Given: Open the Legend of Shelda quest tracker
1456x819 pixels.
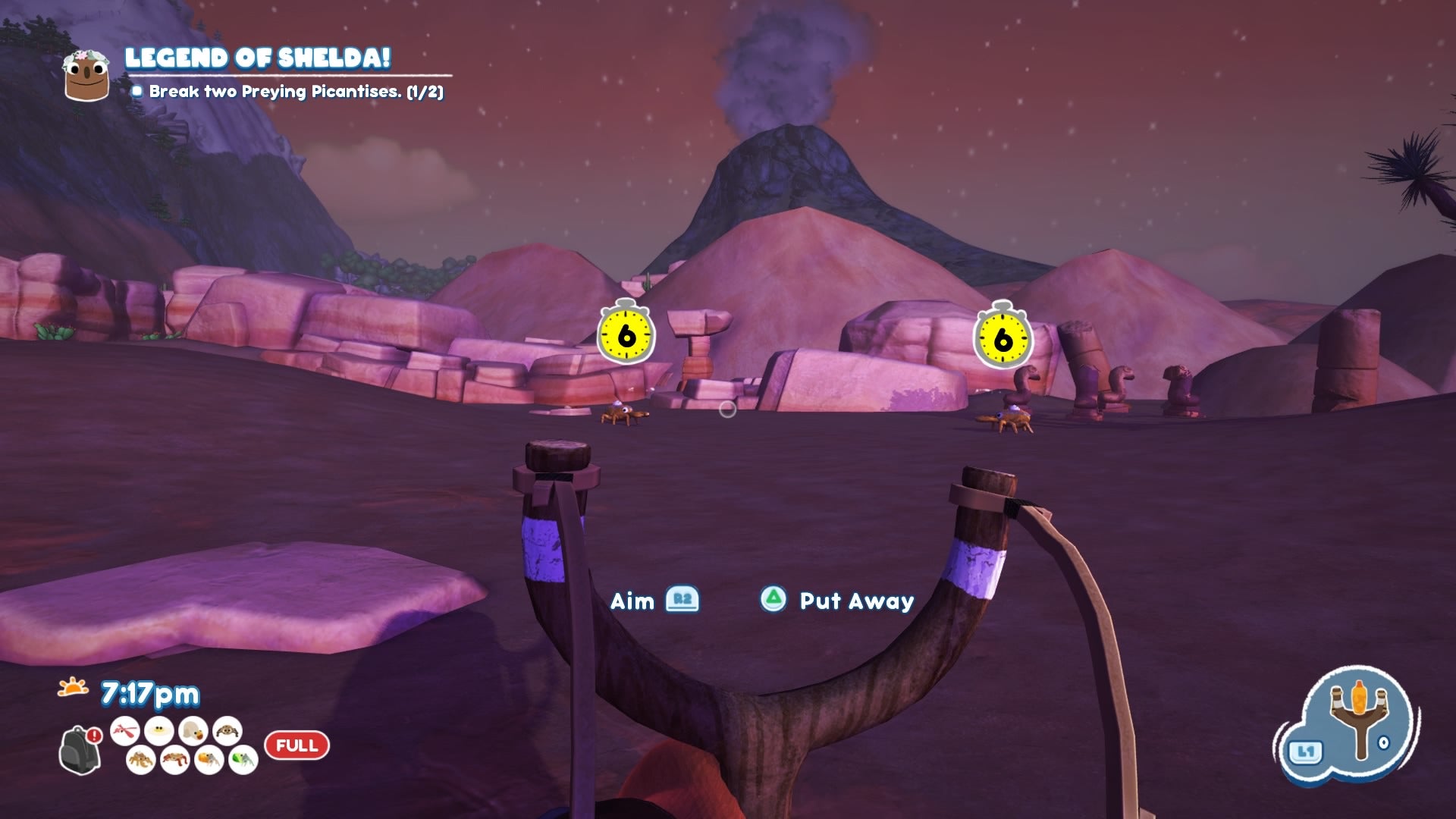Looking at the screenshot, I should coord(258,58).
